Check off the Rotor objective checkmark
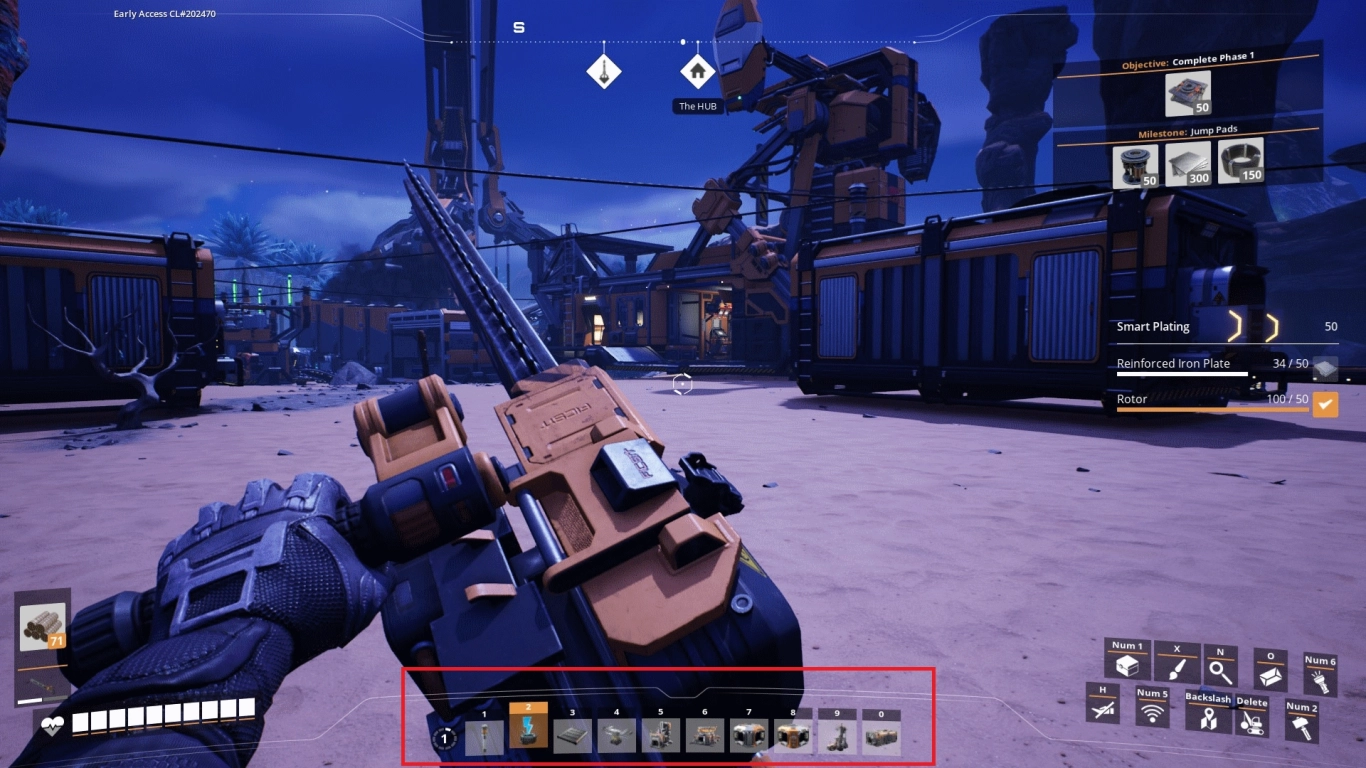 [1327, 403]
